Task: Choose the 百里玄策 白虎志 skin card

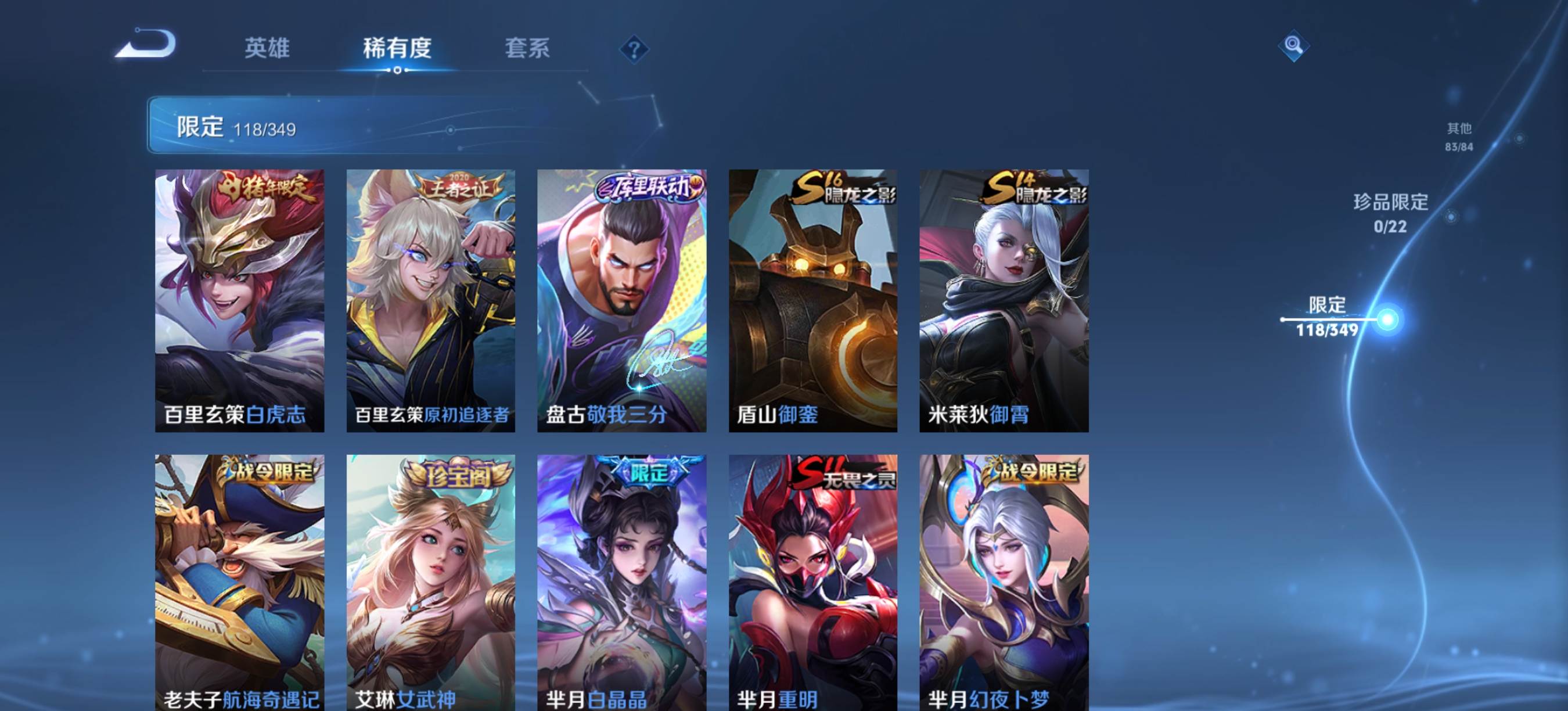Action: point(239,300)
